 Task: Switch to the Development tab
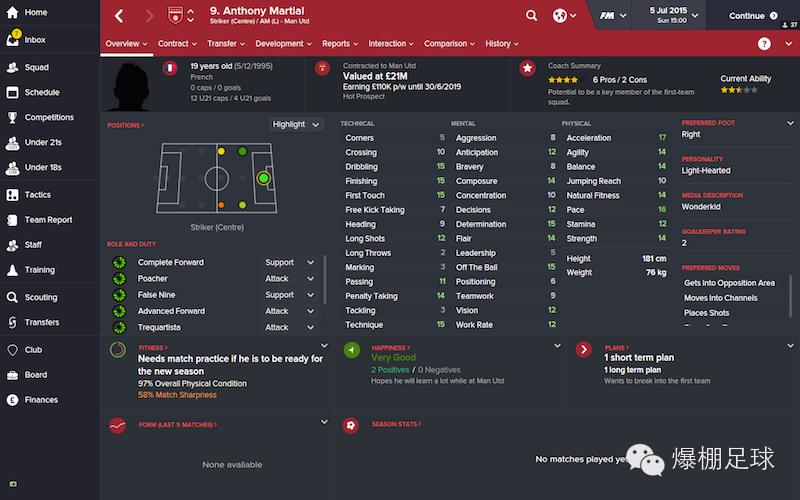tap(283, 44)
